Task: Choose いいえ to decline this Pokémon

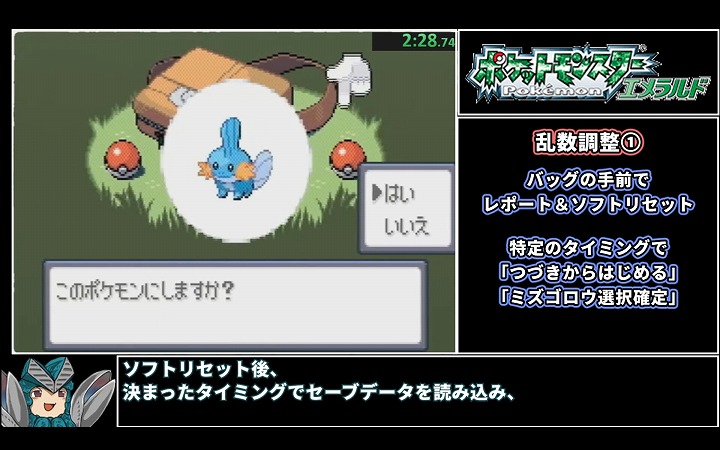Action: click(x=406, y=227)
